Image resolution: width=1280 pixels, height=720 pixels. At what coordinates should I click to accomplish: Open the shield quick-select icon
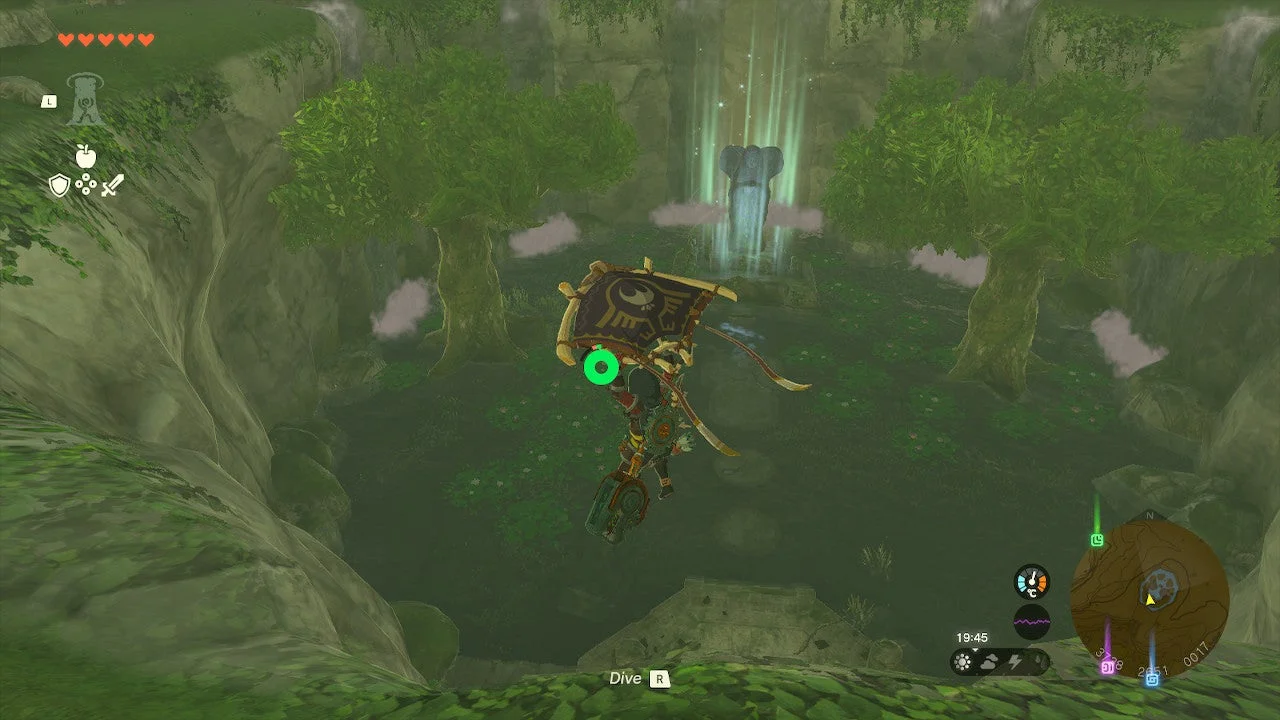(x=59, y=185)
